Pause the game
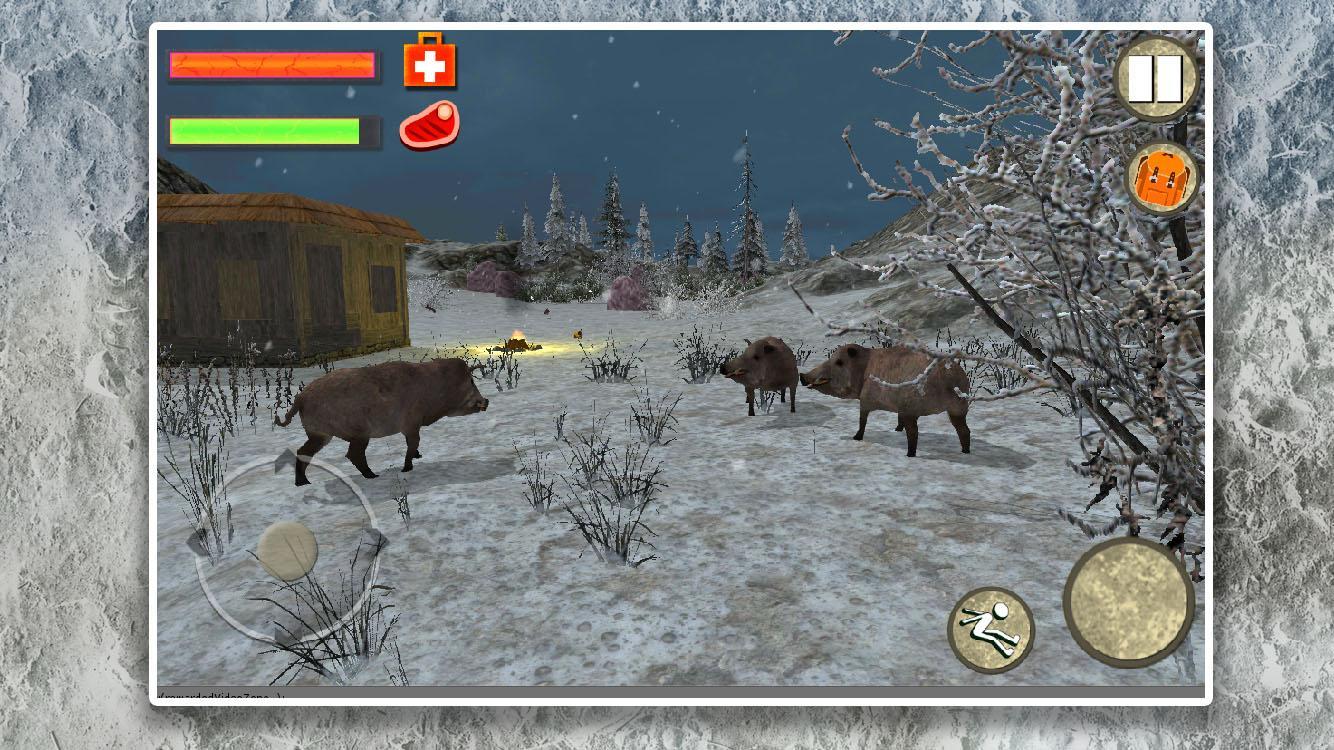The width and height of the screenshot is (1334, 750). click(x=1157, y=76)
